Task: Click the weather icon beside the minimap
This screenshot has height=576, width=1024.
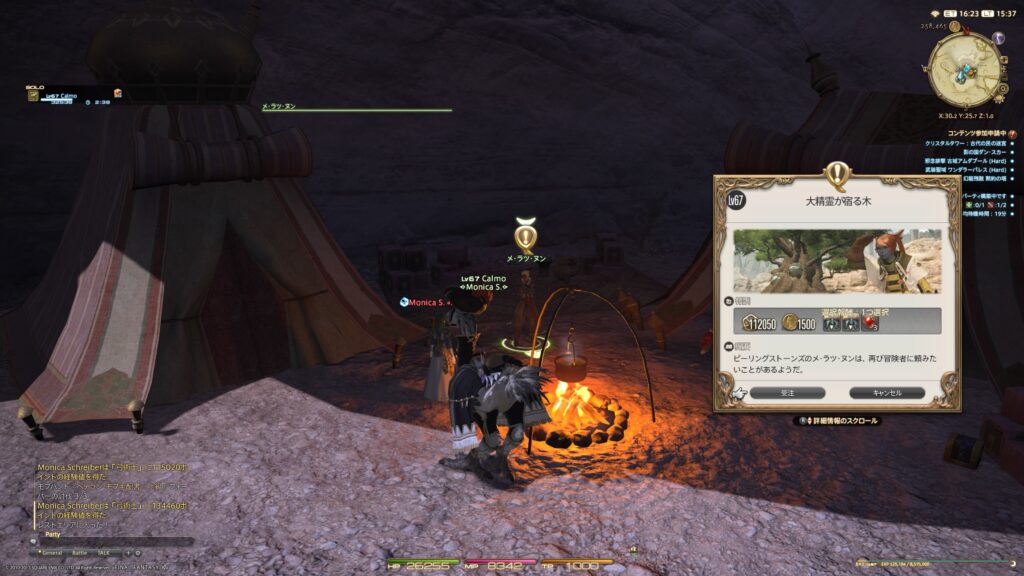Action: 998,38
